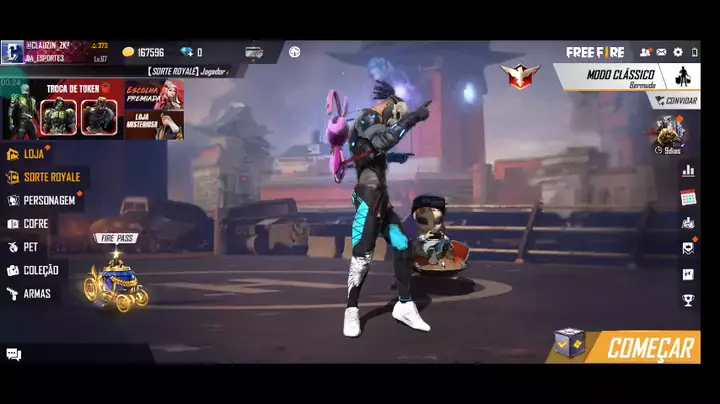Open the Pet menu
Viewport: 720px width, 404px height.
[x=30, y=247]
